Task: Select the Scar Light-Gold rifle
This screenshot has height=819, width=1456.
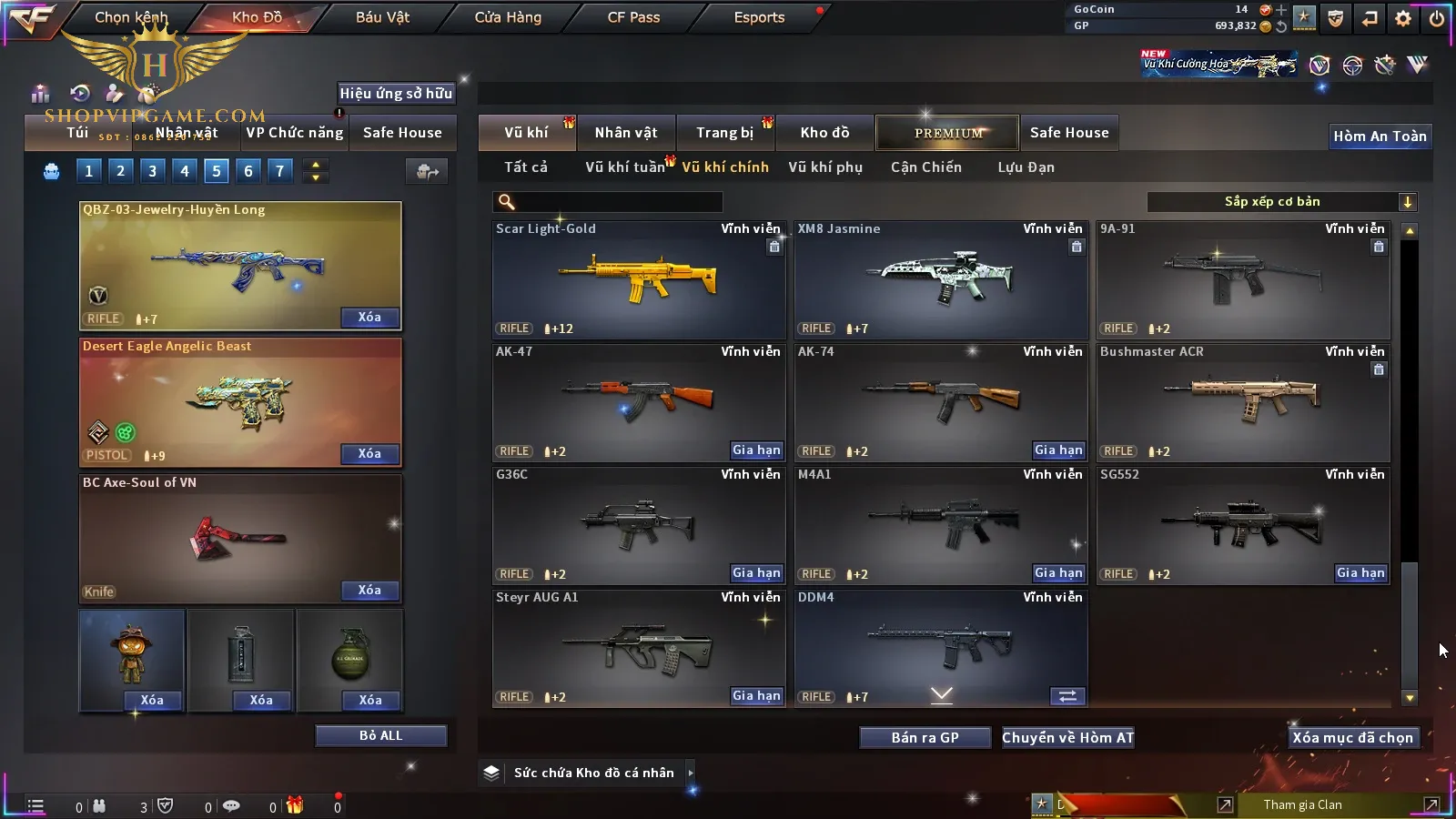Action: click(x=638, y=279)
